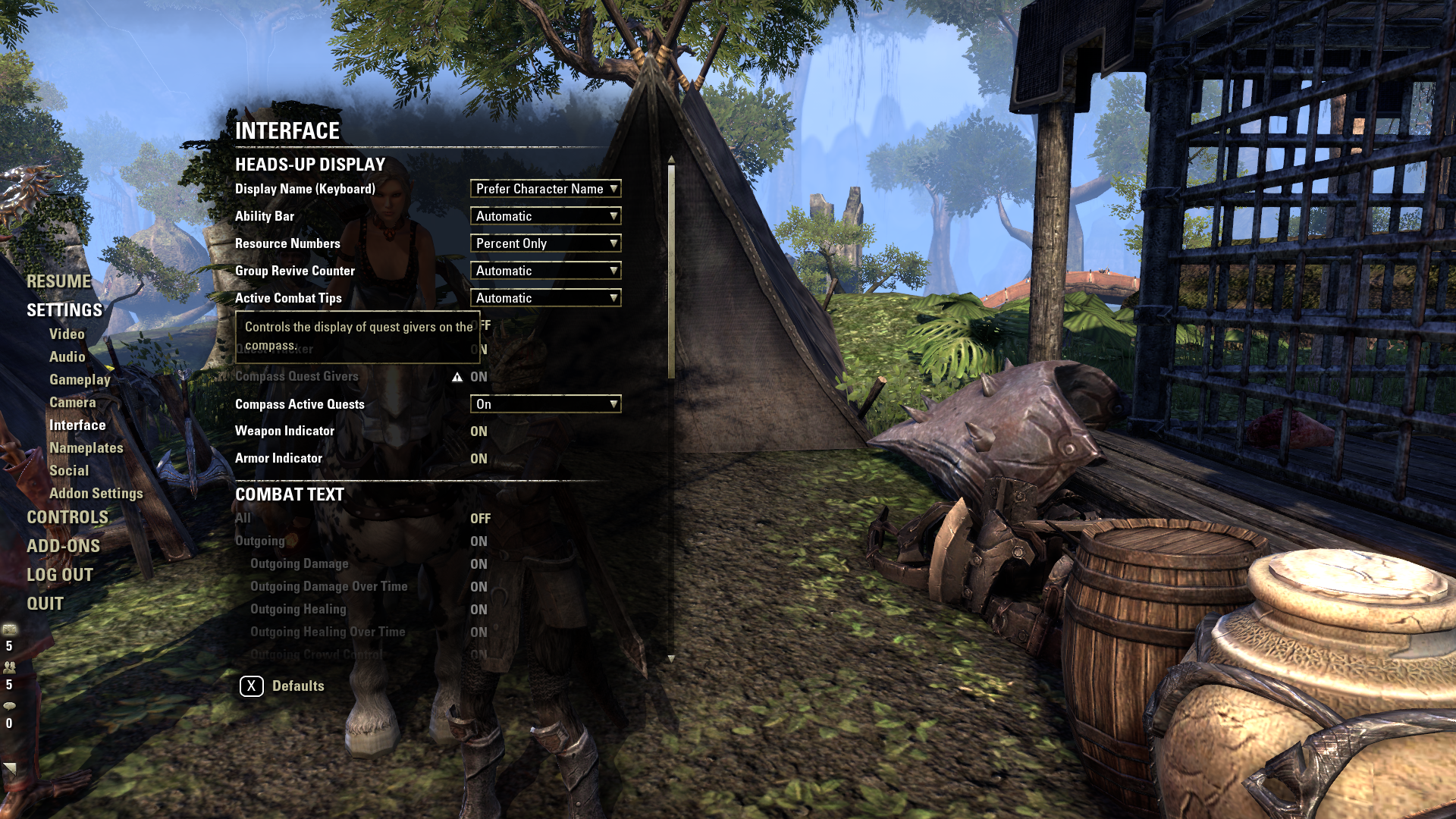Open Camera settings
The image size is (1456, 819).
(72, 402)
